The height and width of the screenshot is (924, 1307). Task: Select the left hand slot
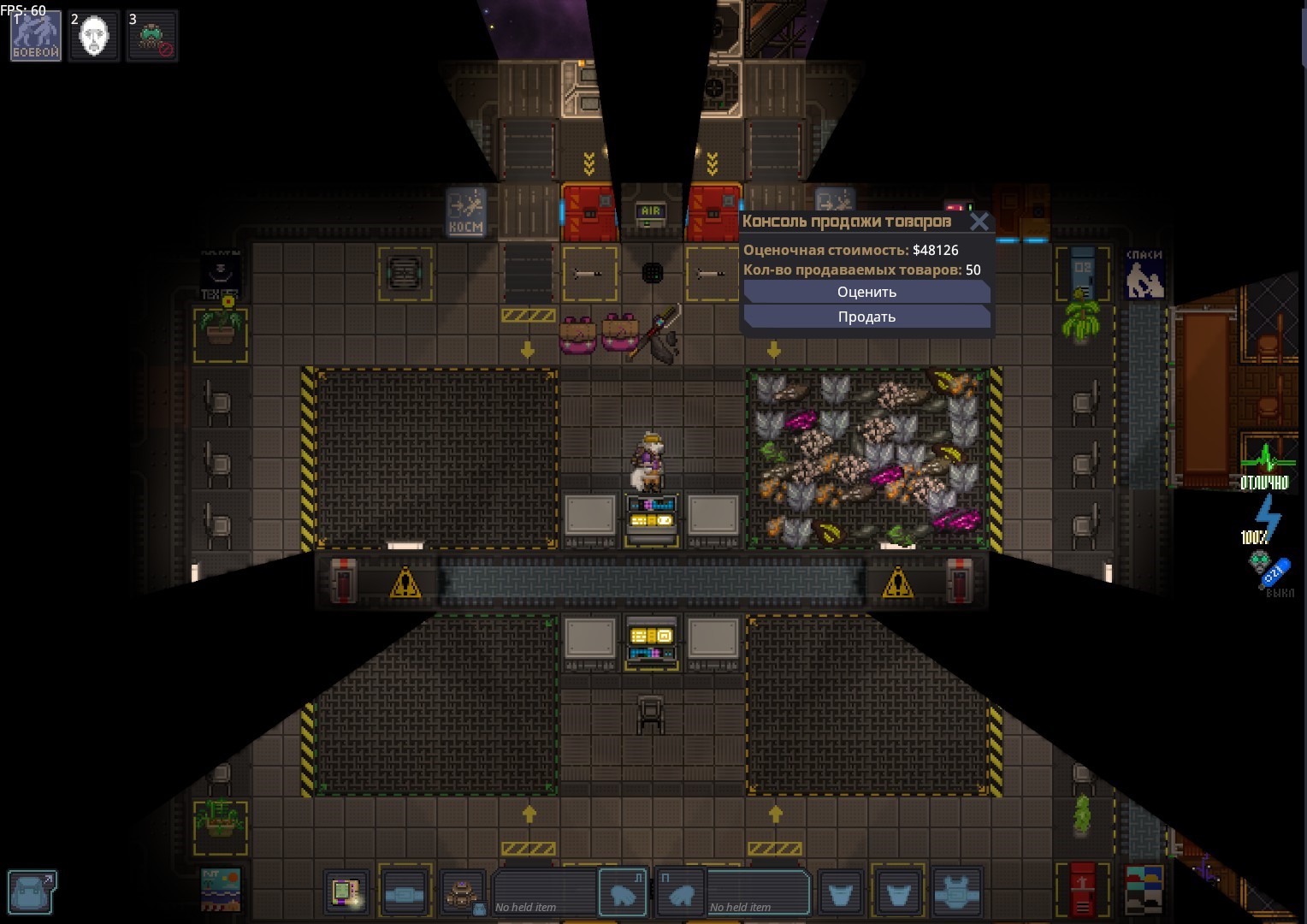tap(622, 892)
